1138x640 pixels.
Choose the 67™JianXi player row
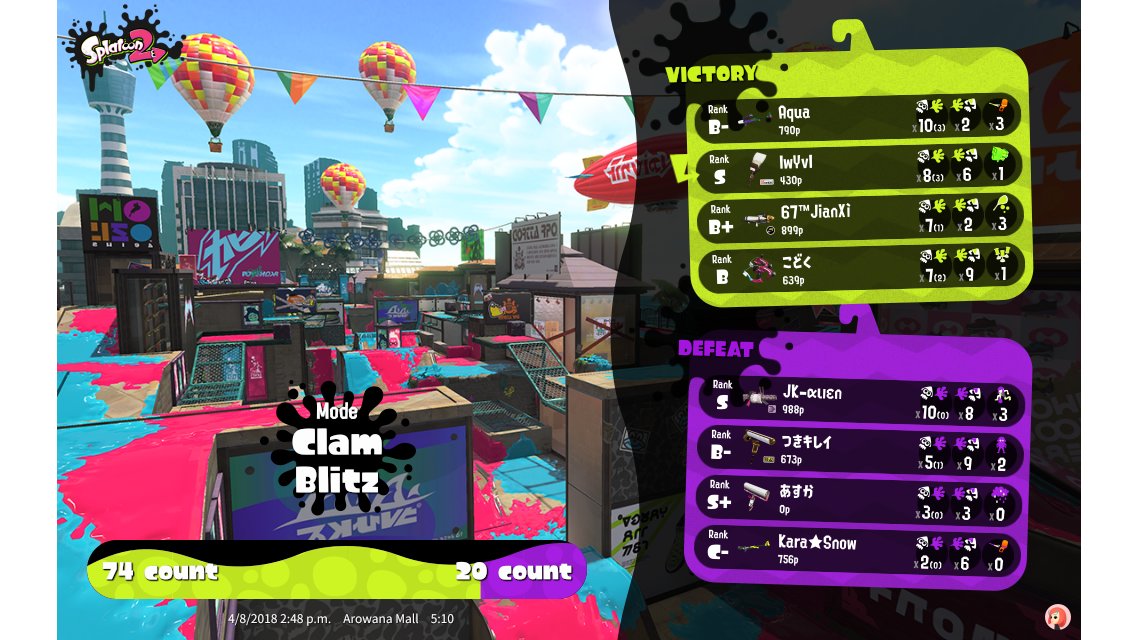858,216
